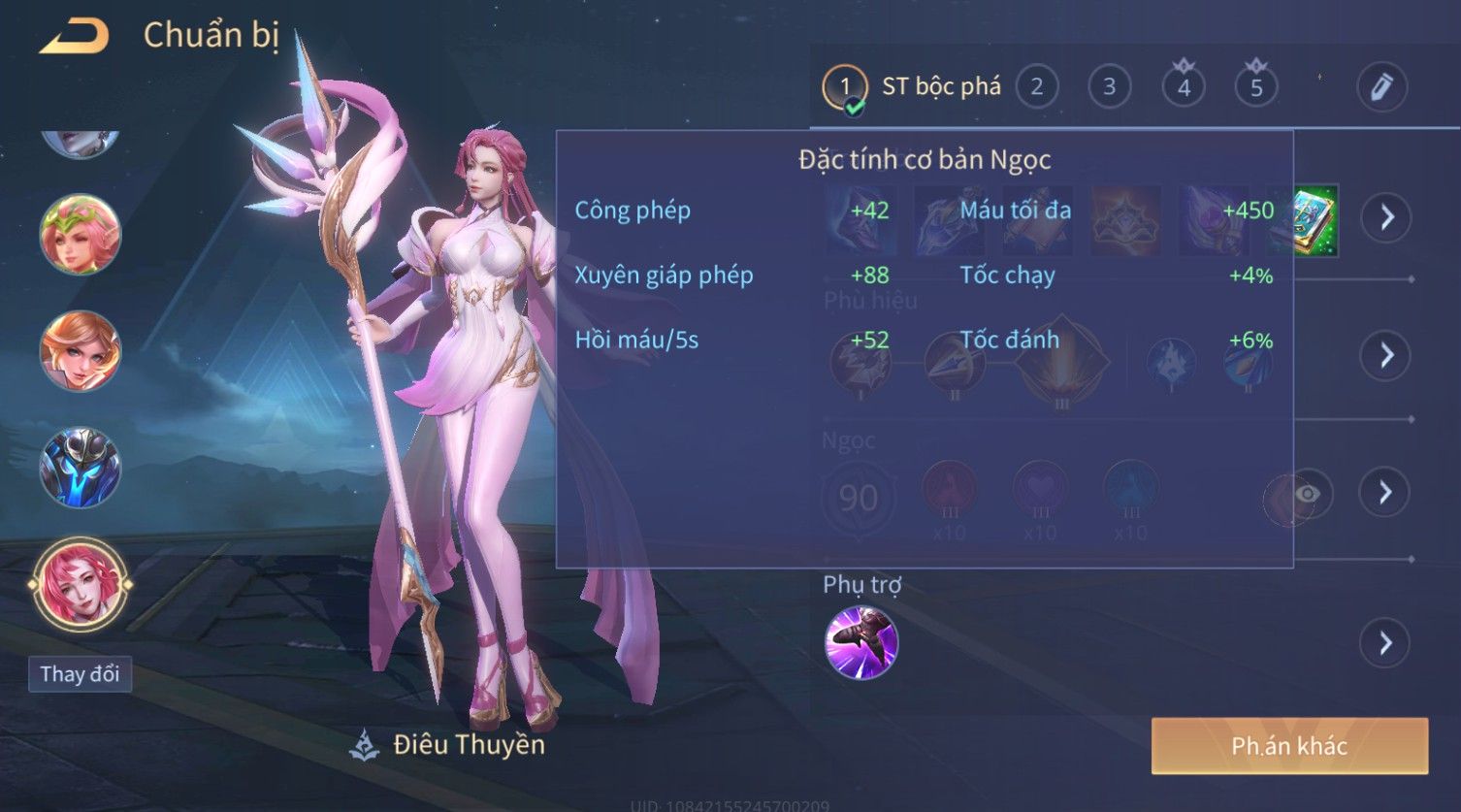This screenshot has height=812, width=1461.
Task: Choose the green-leaf crowned hero portrait
Action: (x=80, y=234)
